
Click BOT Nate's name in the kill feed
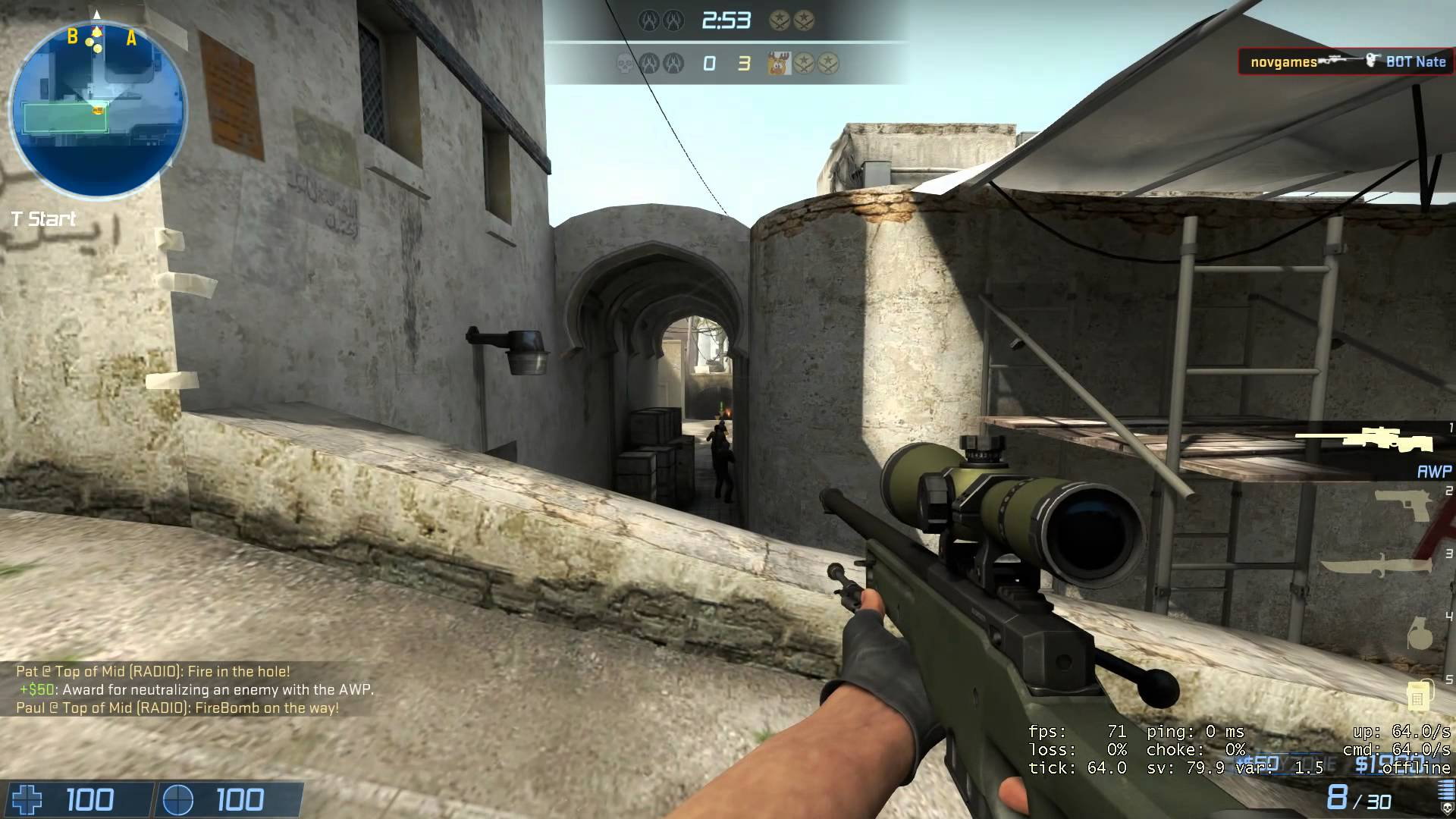click(1415, 61)
